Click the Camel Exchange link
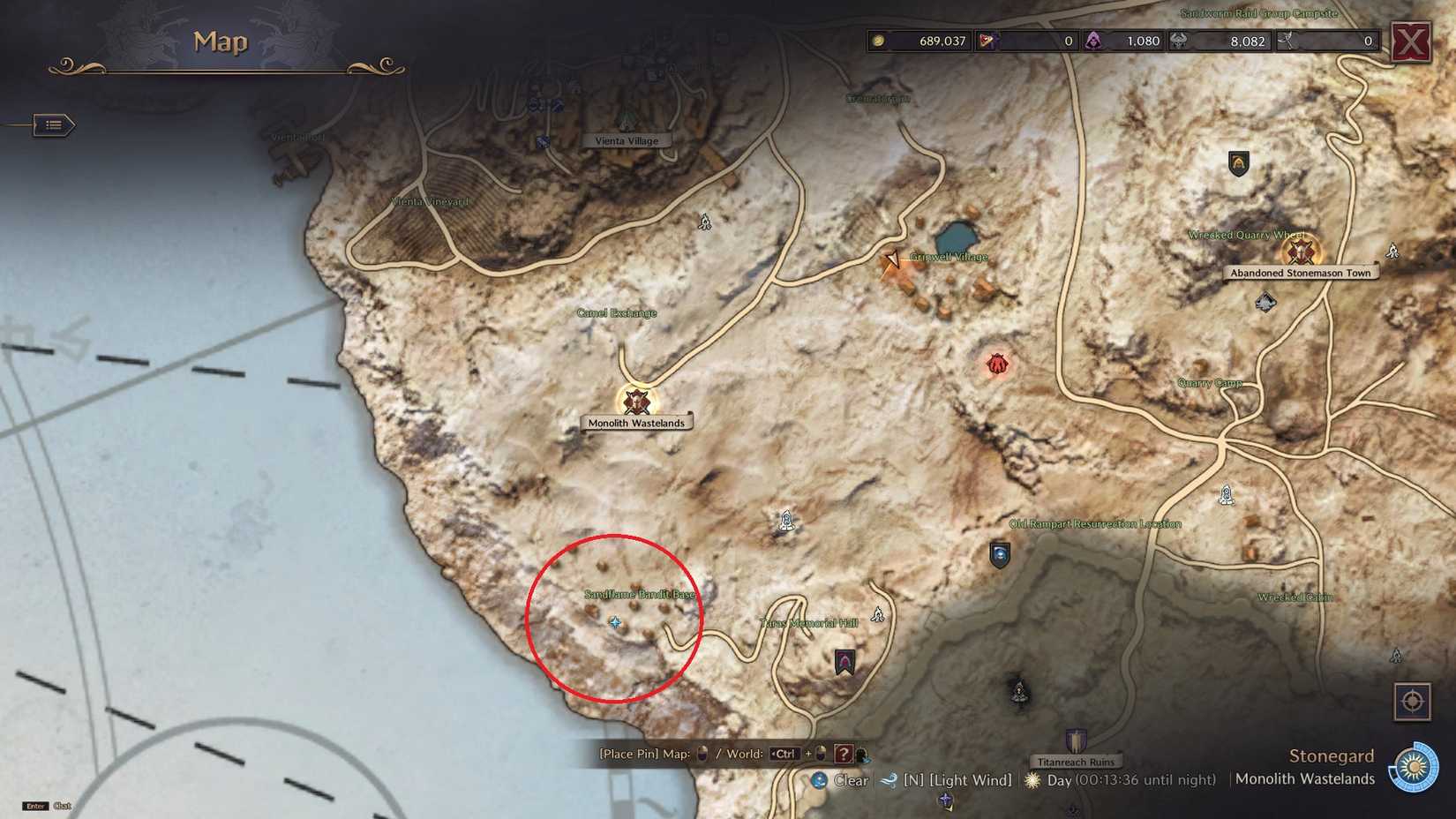Screen dimensions: 1456x819 [x=617, y=312]
